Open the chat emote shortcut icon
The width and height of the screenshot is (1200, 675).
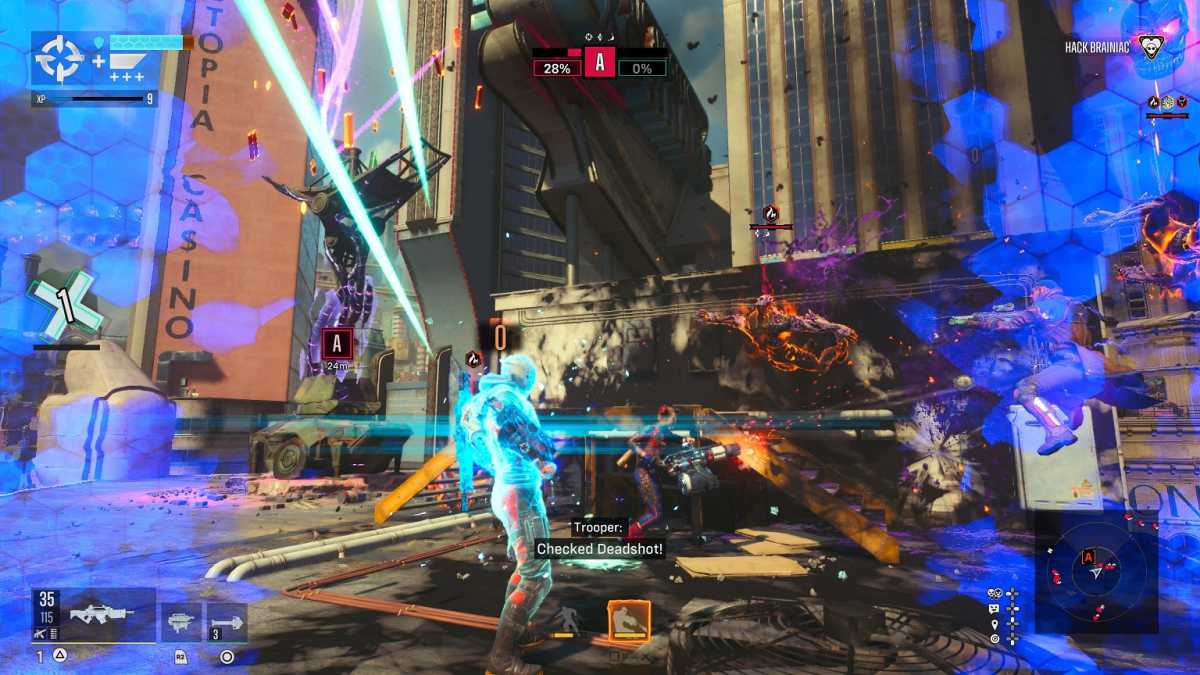(995, 608)
